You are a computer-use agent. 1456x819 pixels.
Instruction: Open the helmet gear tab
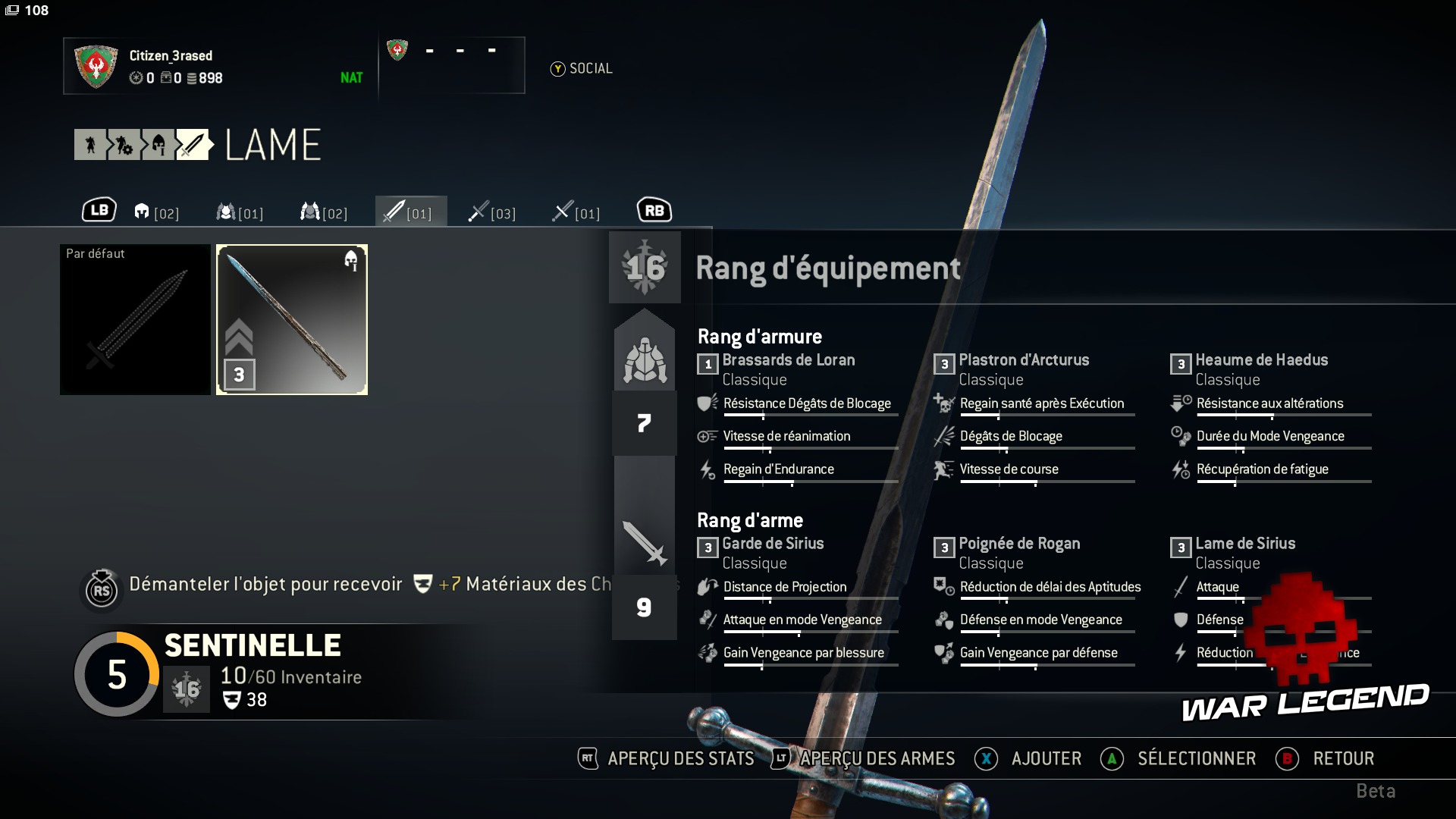(156, 212)
